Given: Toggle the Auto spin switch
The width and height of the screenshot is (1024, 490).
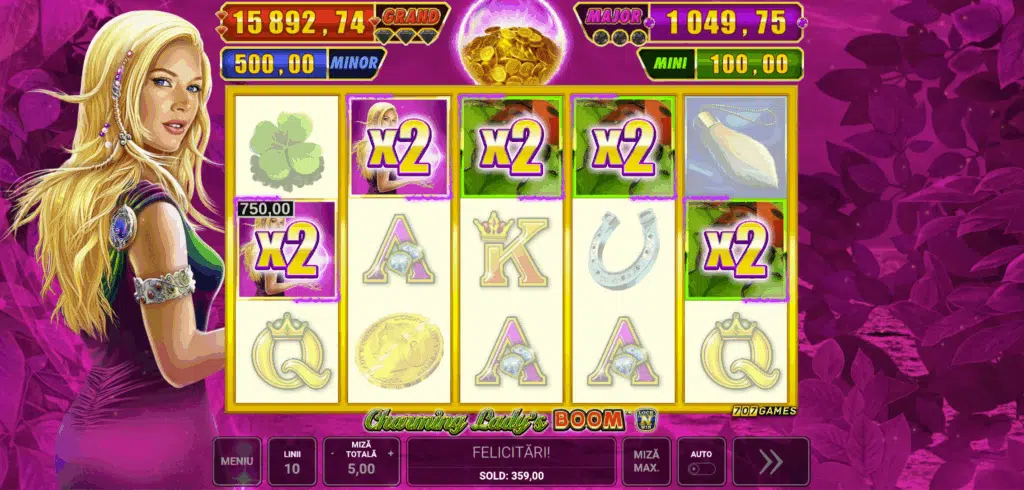Looking at the screenshot, I should click(700, 468).
